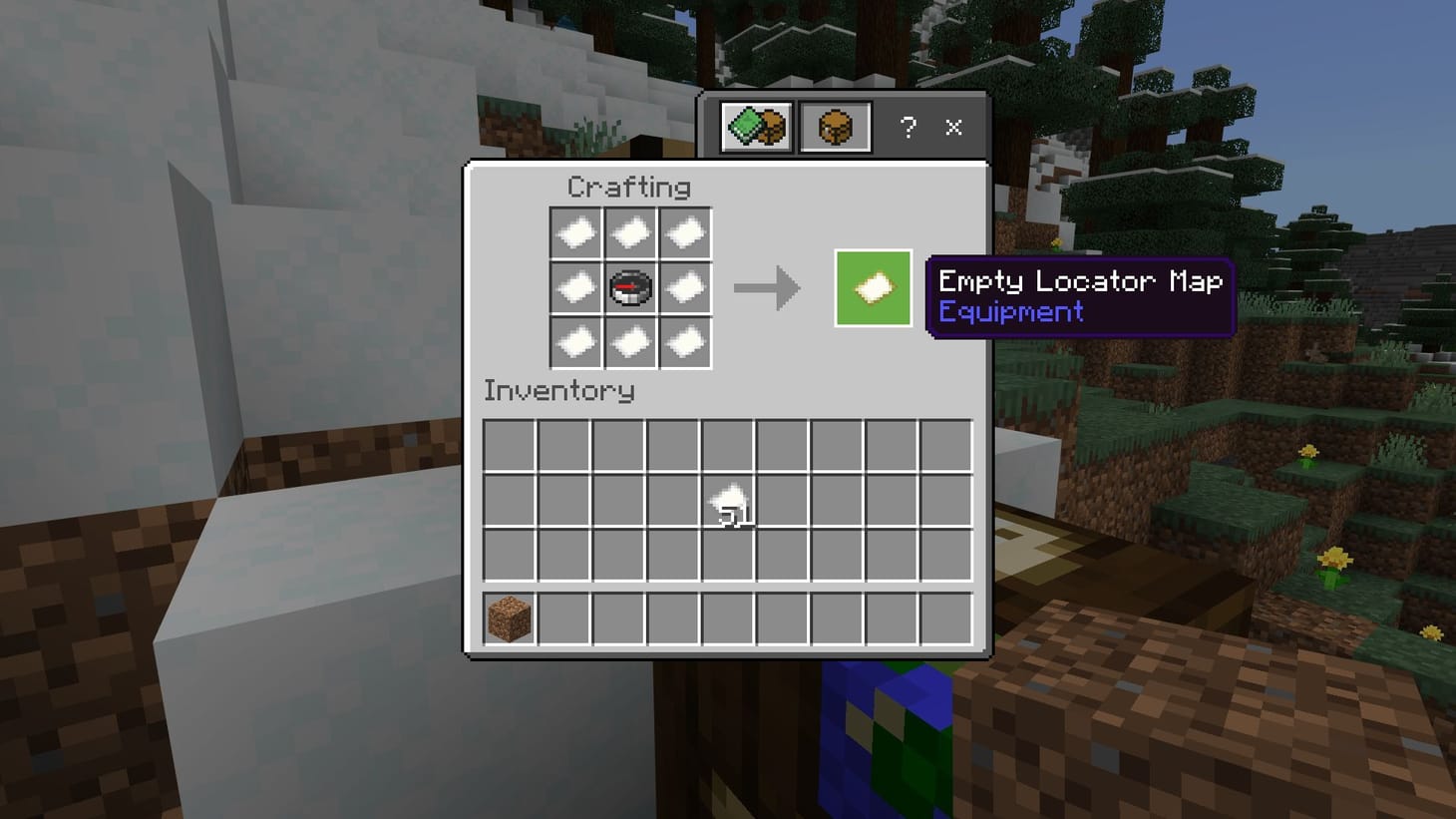This screenshot has width=1456, height=819.
Task: Click the paper left of the compass
Action: tap(576, 287)
